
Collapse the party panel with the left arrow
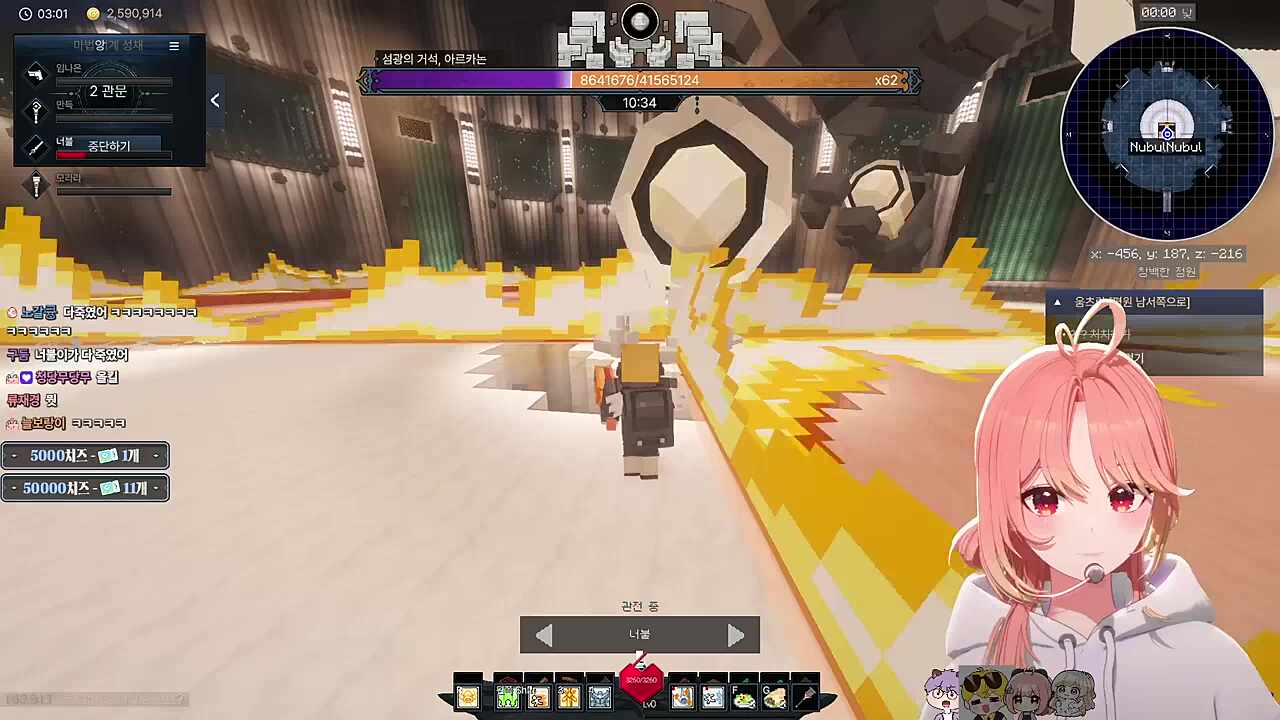point(215,100)
